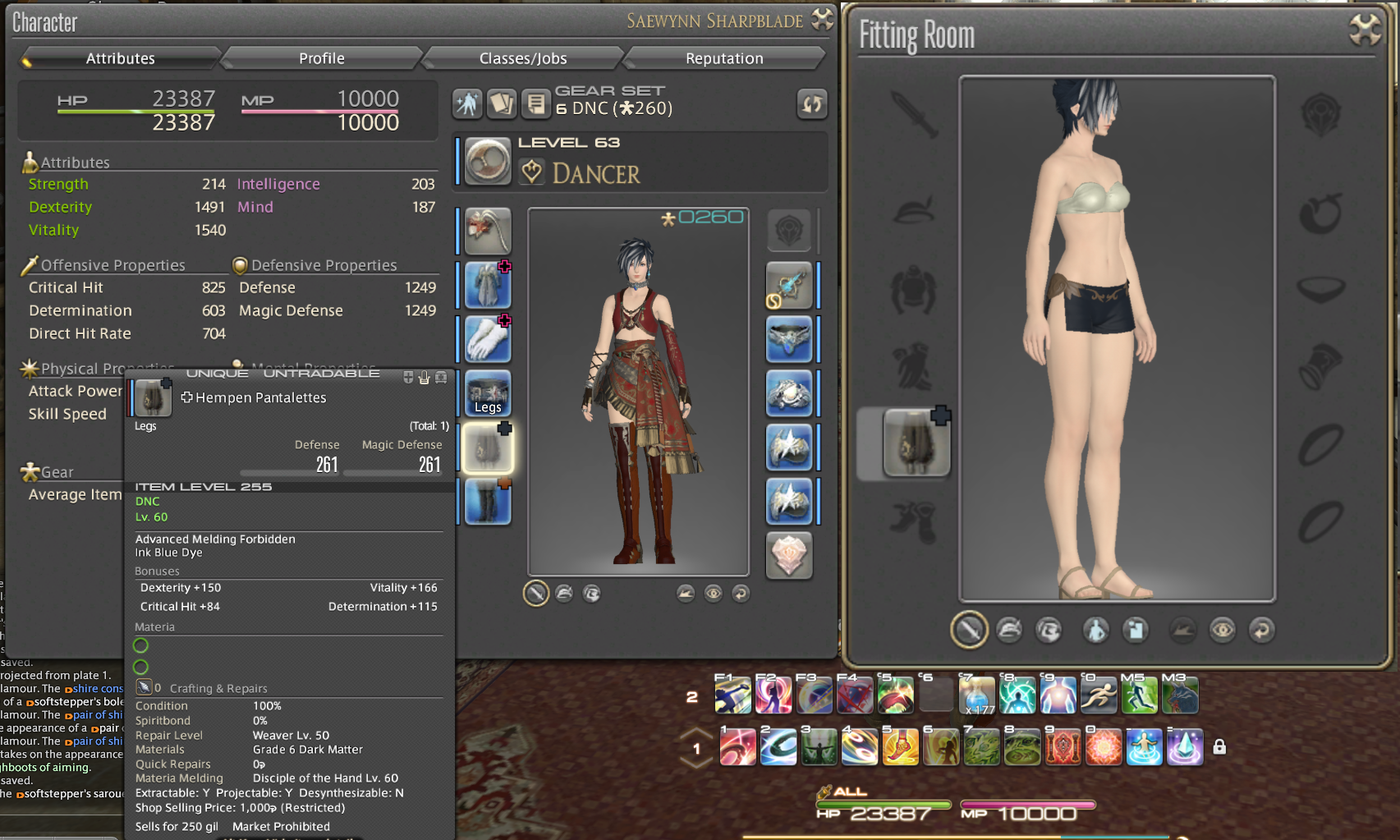Toggle the hotbar padlock icon
This screenshot has width=1400, height=840.
tap(1219, 747)
